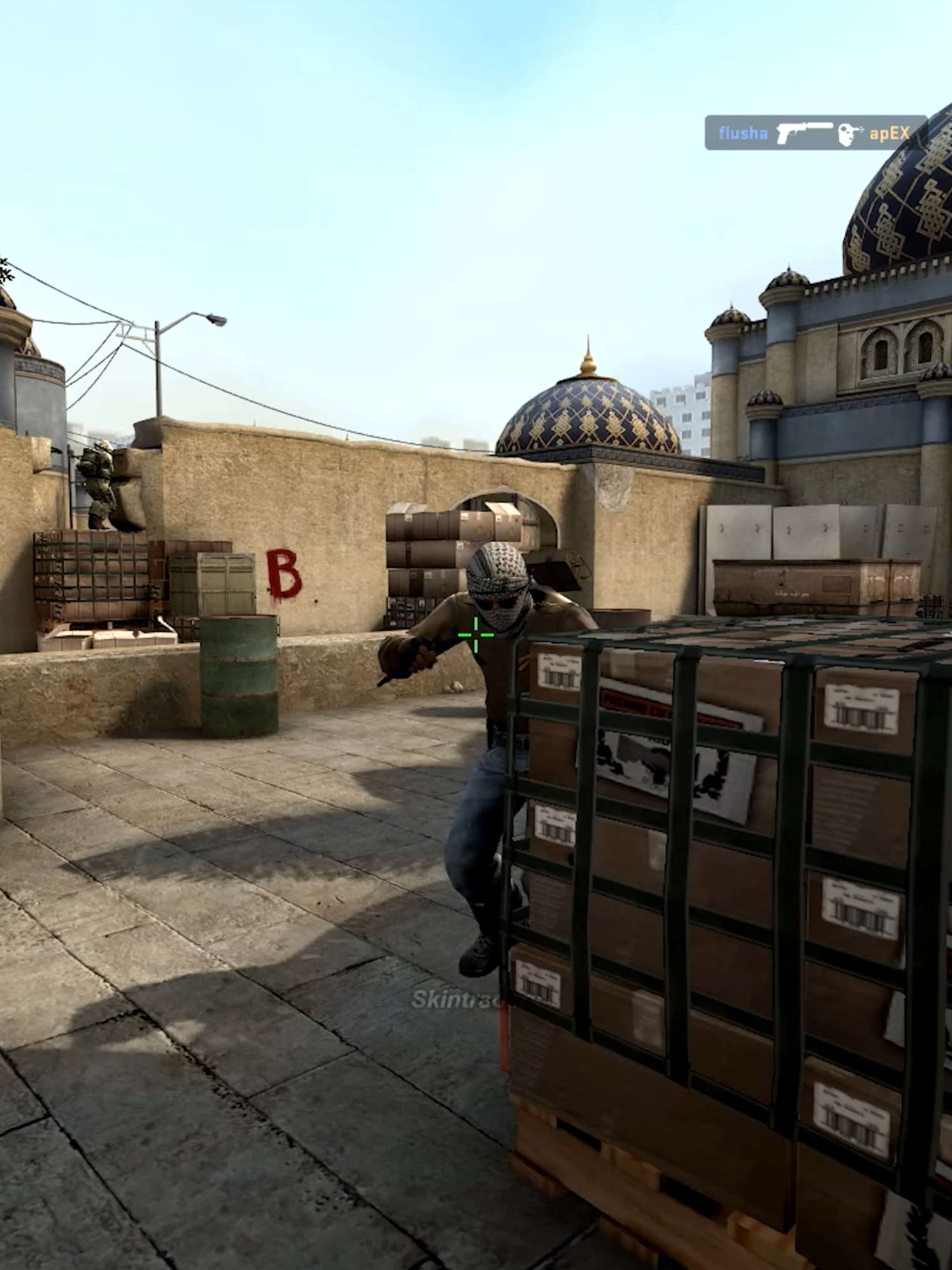Click the green crosshair in screen center
The height and width of the screenshot is (1270, 952).
click(x=475, y=635)
